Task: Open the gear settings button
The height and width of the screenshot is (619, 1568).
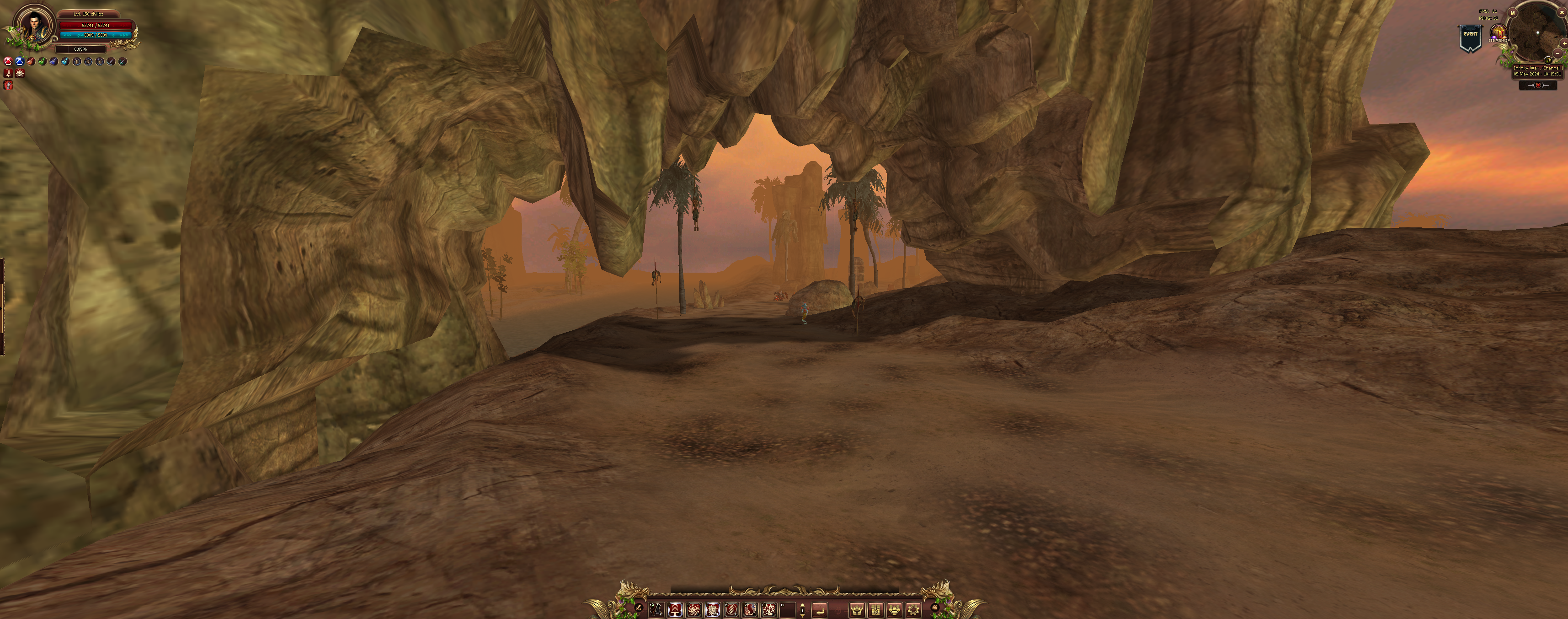Action: (x=913, y=609)
